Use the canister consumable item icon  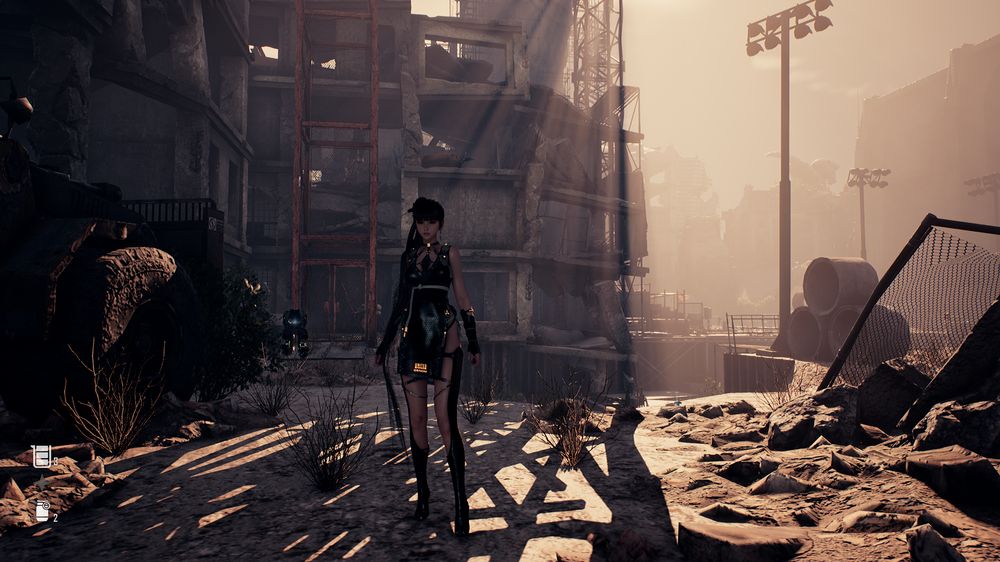tap(42, 510)
